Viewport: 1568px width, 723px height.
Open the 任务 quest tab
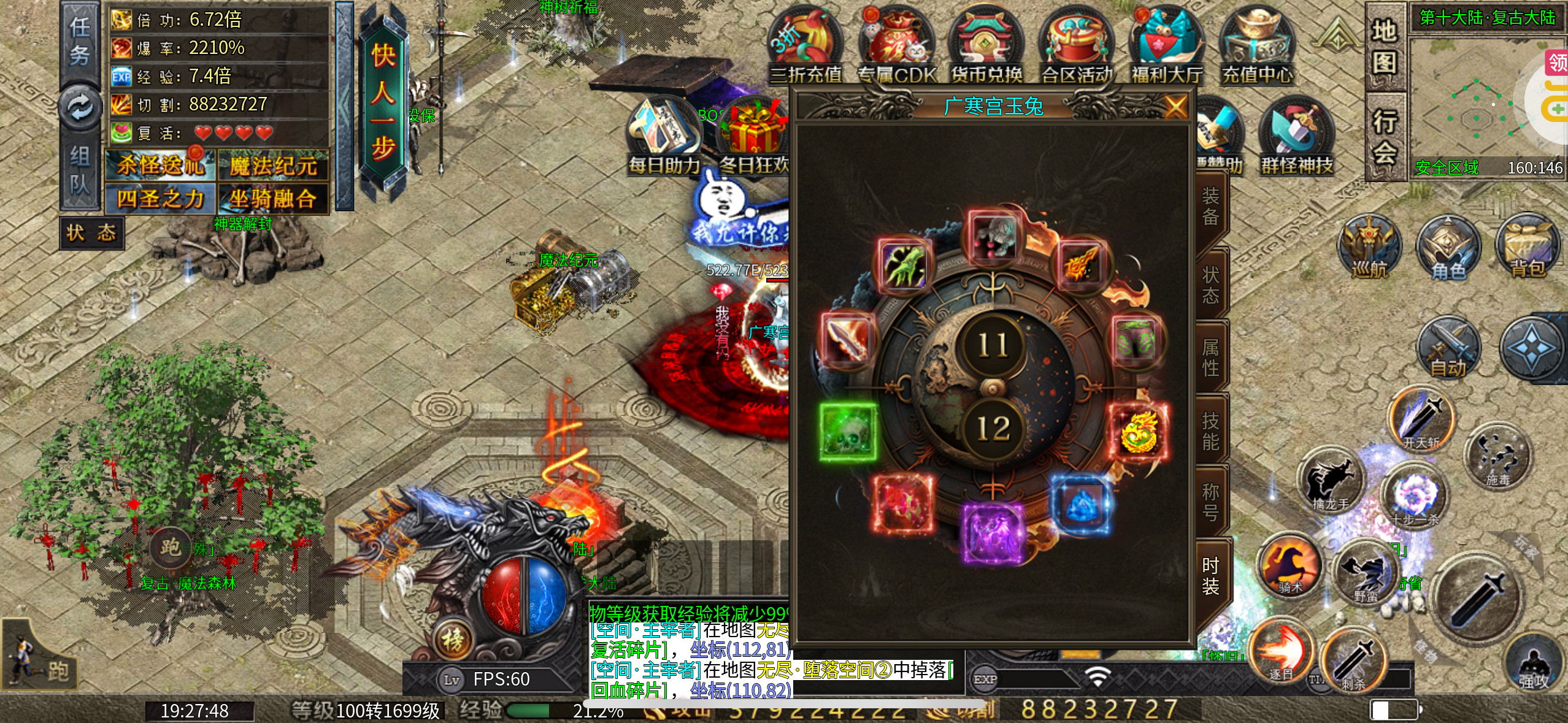coord(80,42)
